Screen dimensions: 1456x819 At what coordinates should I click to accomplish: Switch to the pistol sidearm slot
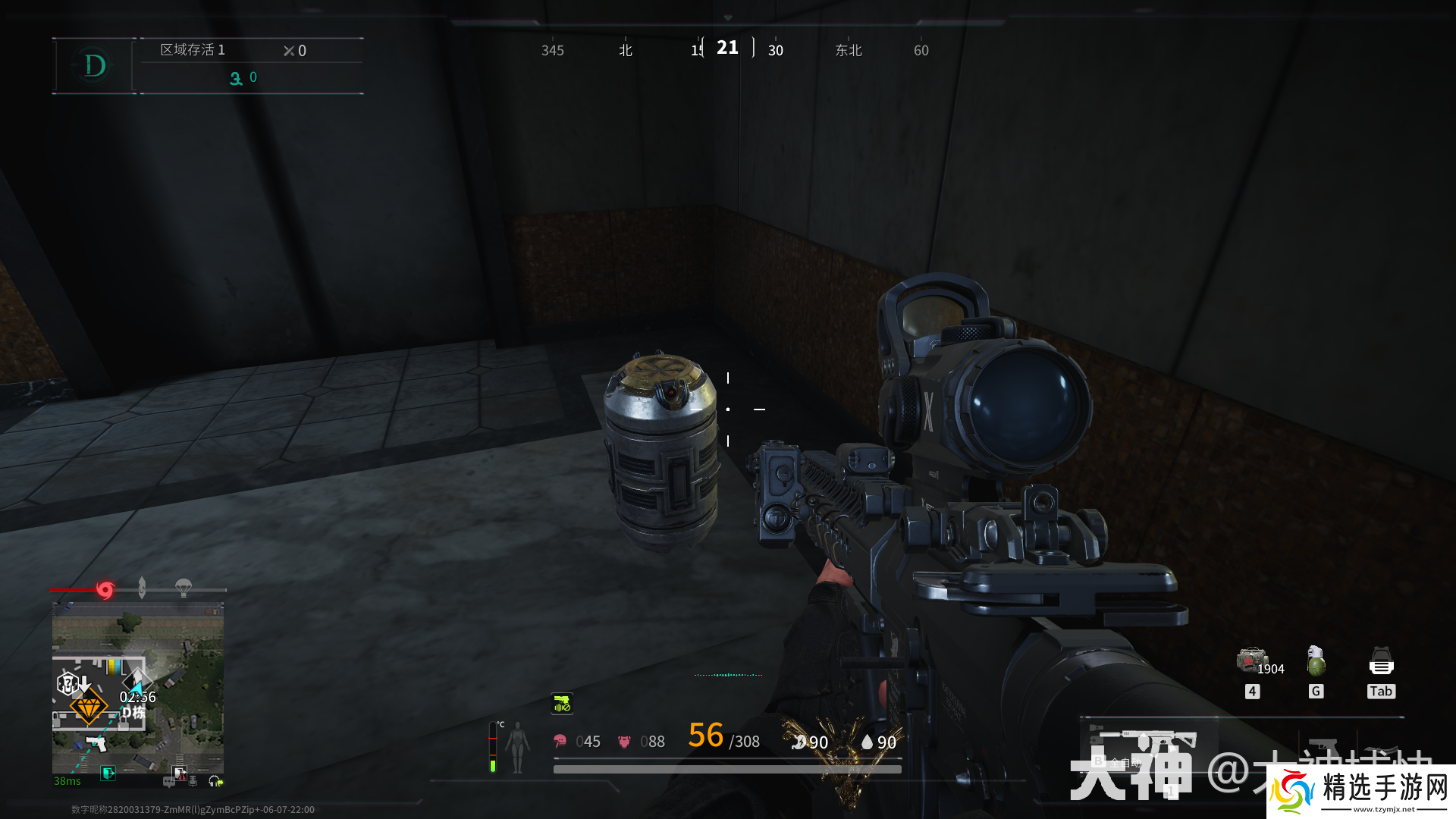pyautogui.click(x=1323, y=745)
